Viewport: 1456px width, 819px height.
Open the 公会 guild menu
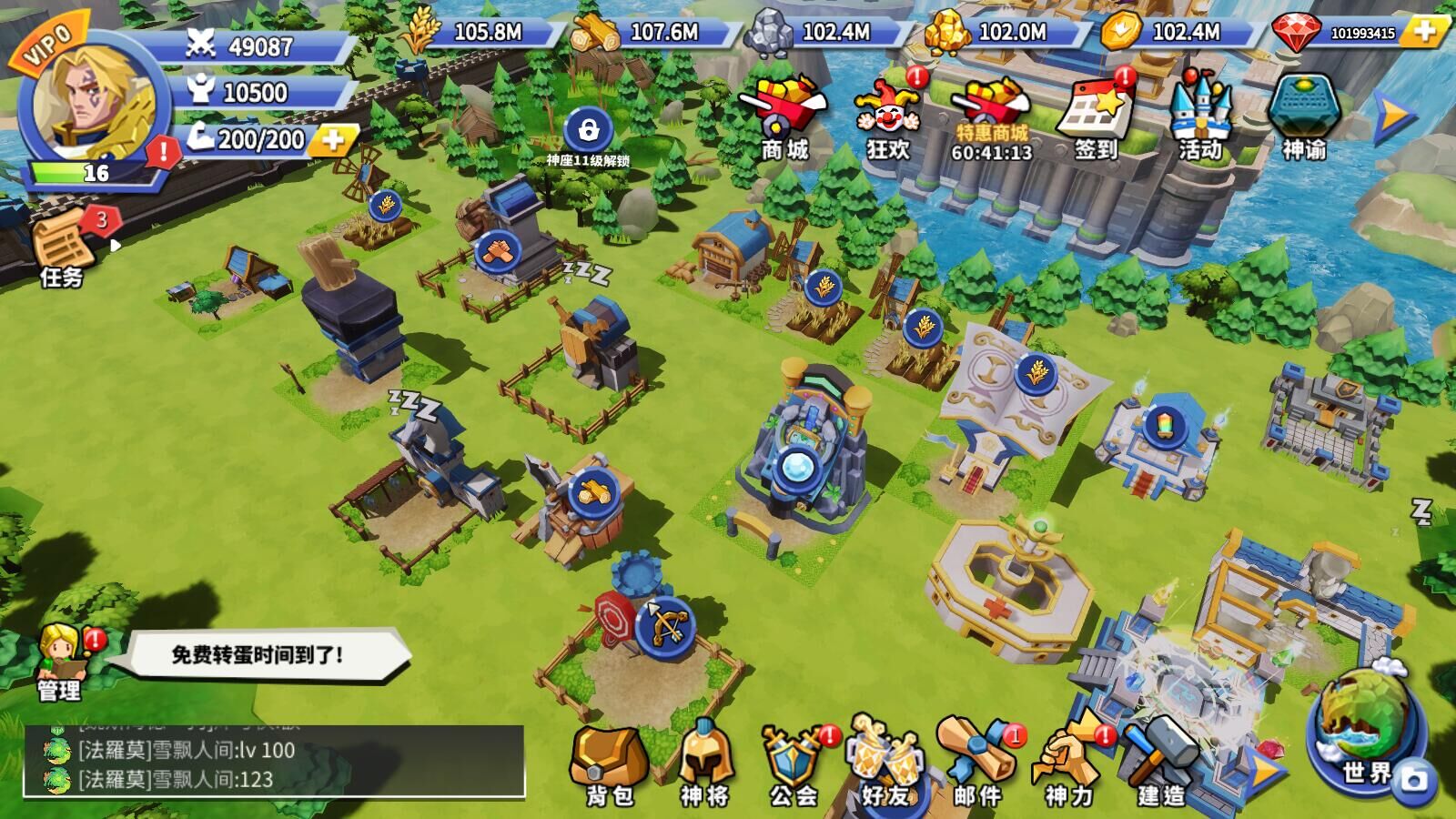click(x=794, y=764)
